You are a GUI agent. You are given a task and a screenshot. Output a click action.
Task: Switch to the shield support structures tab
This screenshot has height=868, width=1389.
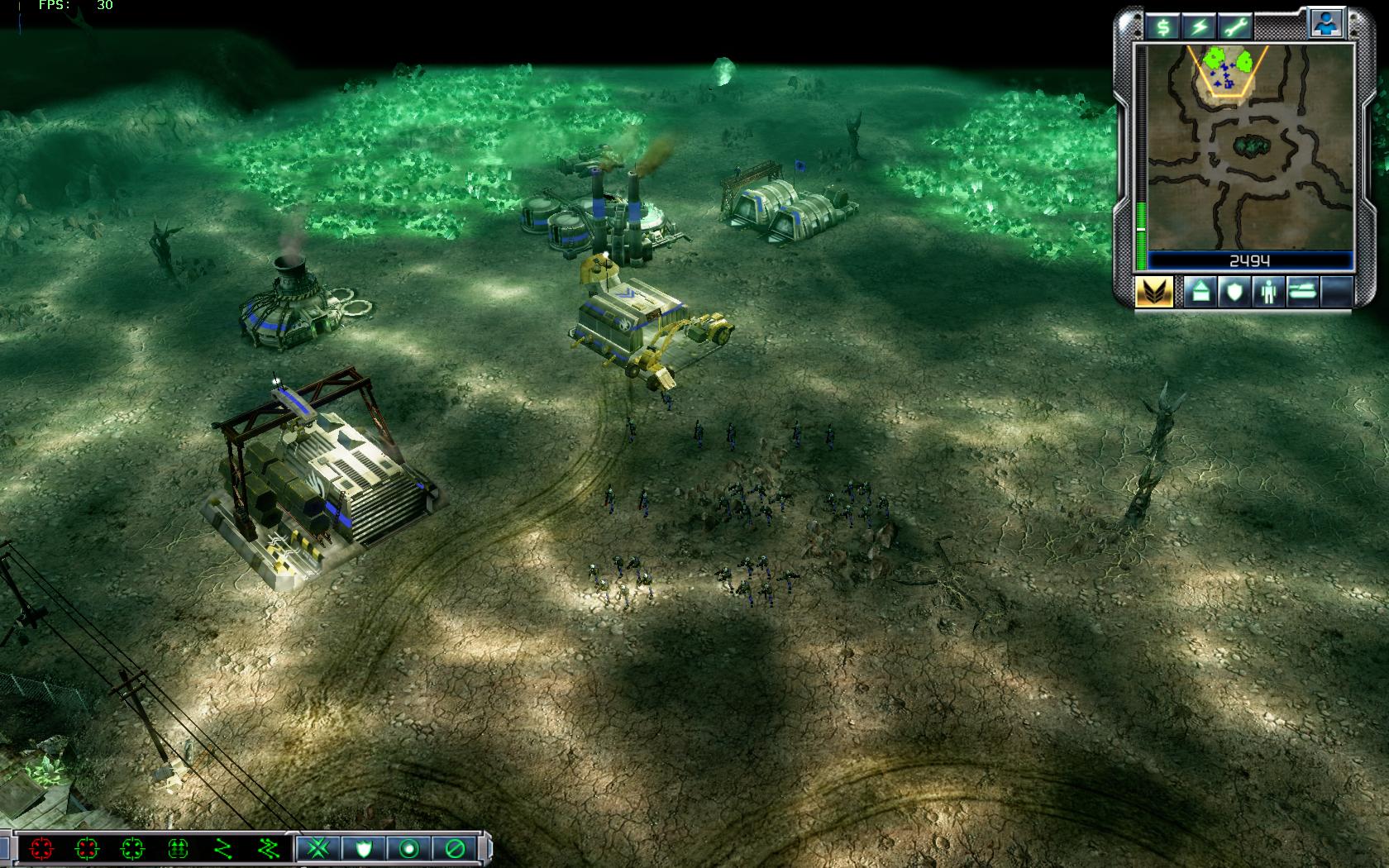[x=1234, y=292]
